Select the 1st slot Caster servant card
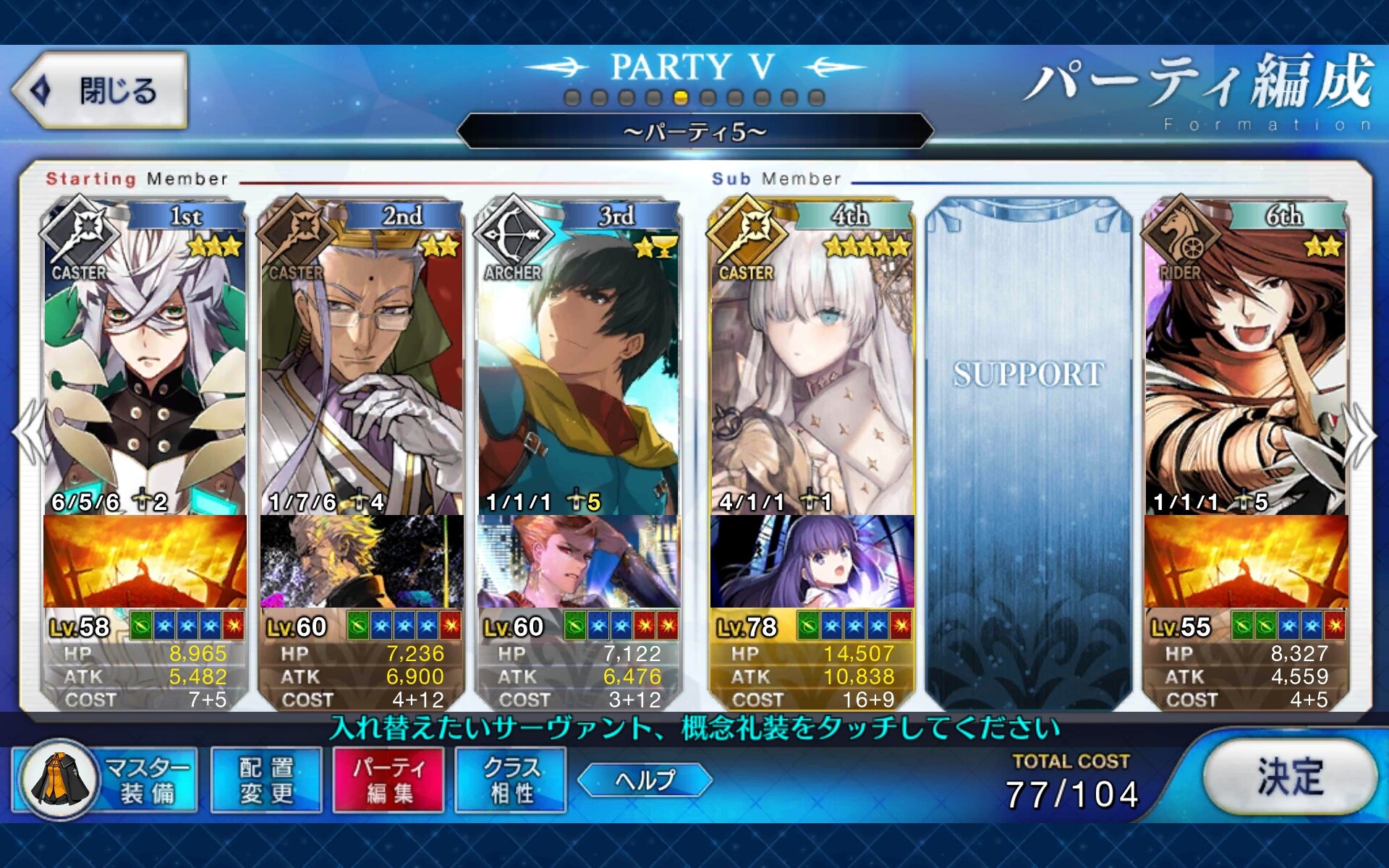Viewport: 1389px width, 868px height. pos(145,362)
